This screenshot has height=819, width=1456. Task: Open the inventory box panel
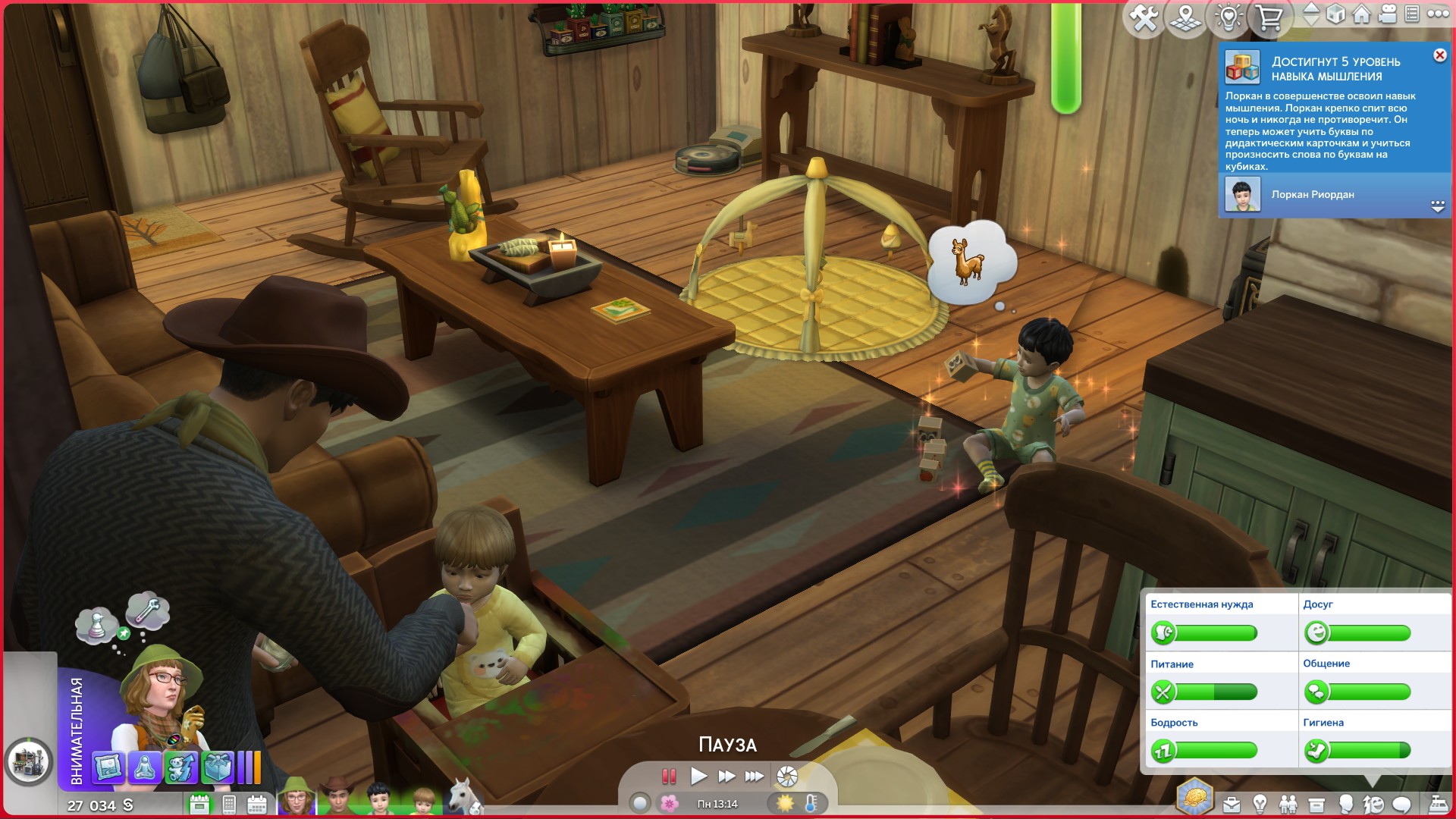tap(1316, 805)
